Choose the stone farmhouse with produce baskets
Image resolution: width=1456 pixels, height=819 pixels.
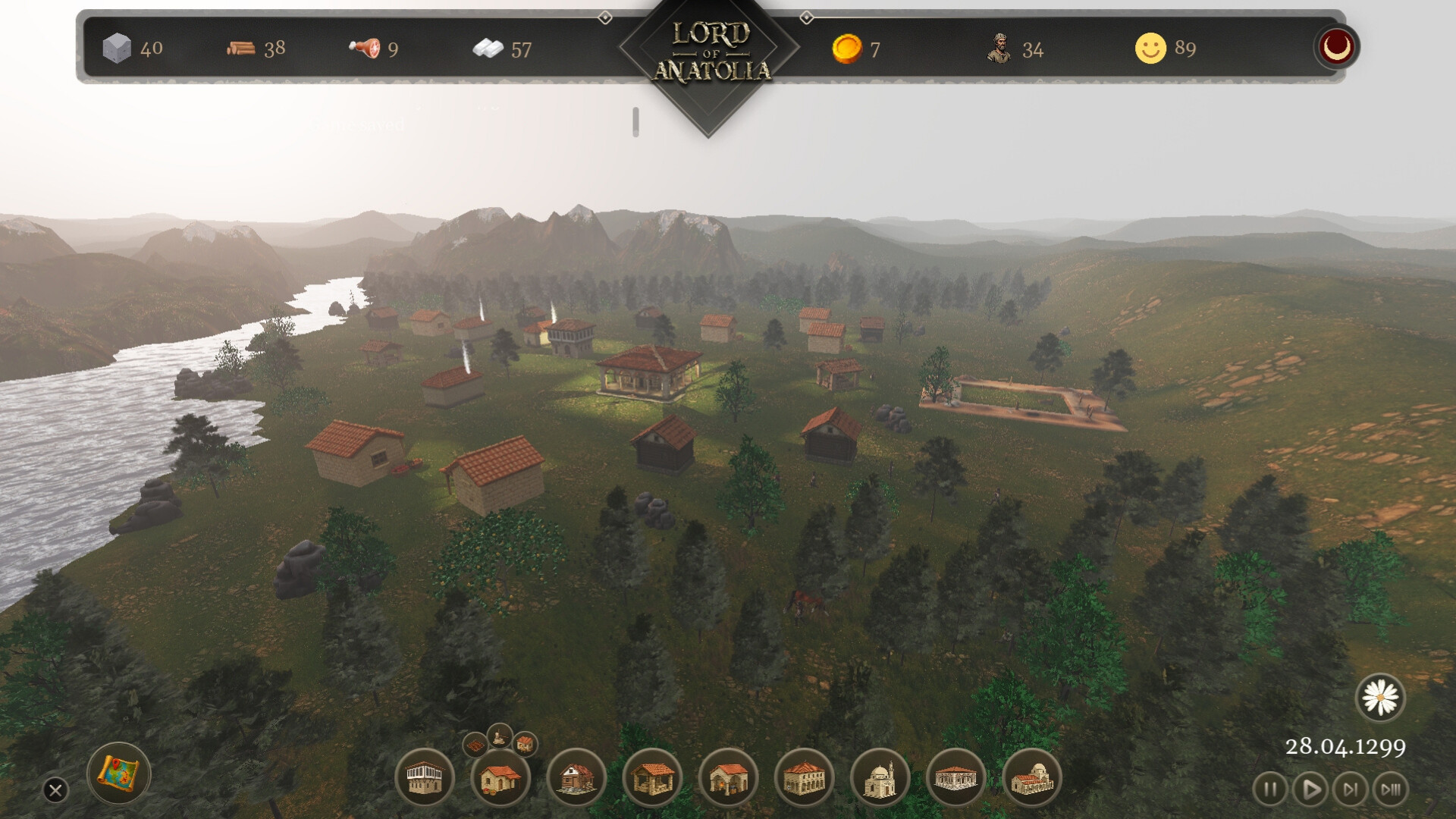pos(500,778)
